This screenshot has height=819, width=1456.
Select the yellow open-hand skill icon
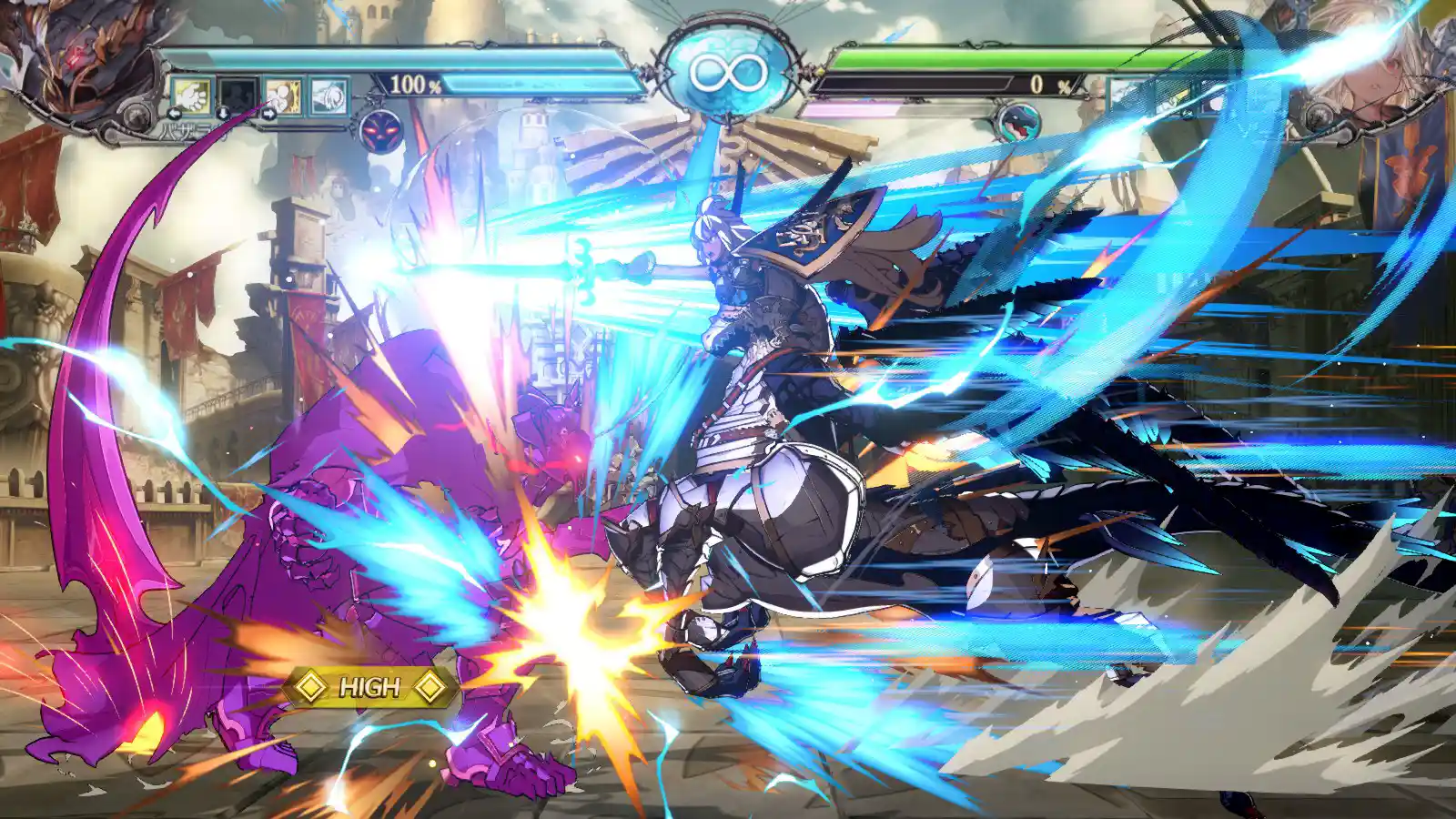coord(191,96)
